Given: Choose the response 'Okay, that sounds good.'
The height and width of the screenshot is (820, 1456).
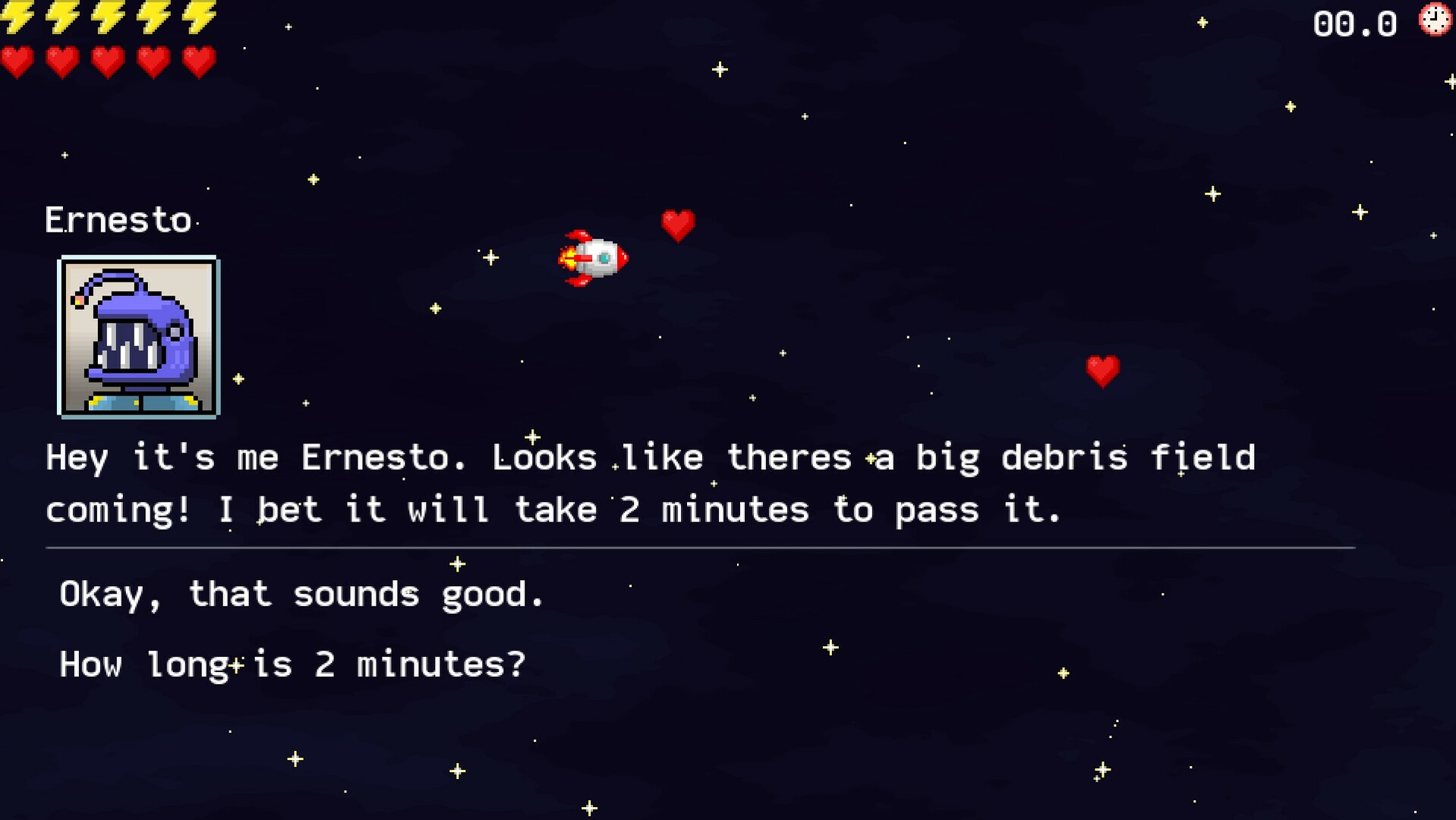Looking at the screenshot, I should coord(301,594).
